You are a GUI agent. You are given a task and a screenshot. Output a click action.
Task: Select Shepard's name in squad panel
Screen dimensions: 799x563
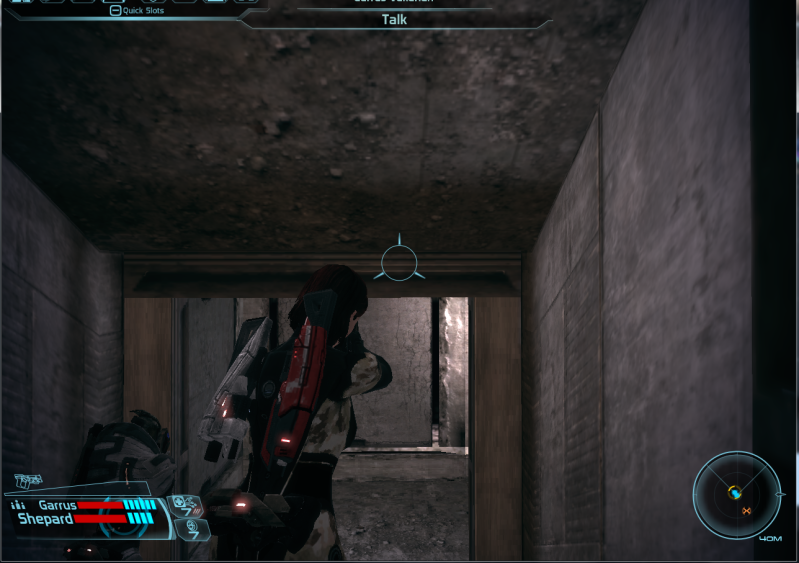coord(44,519)
